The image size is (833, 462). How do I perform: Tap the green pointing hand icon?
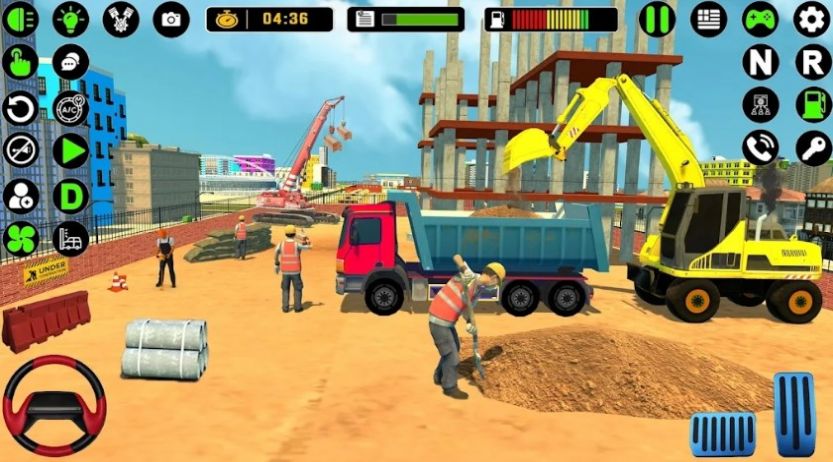pos(20,62)
